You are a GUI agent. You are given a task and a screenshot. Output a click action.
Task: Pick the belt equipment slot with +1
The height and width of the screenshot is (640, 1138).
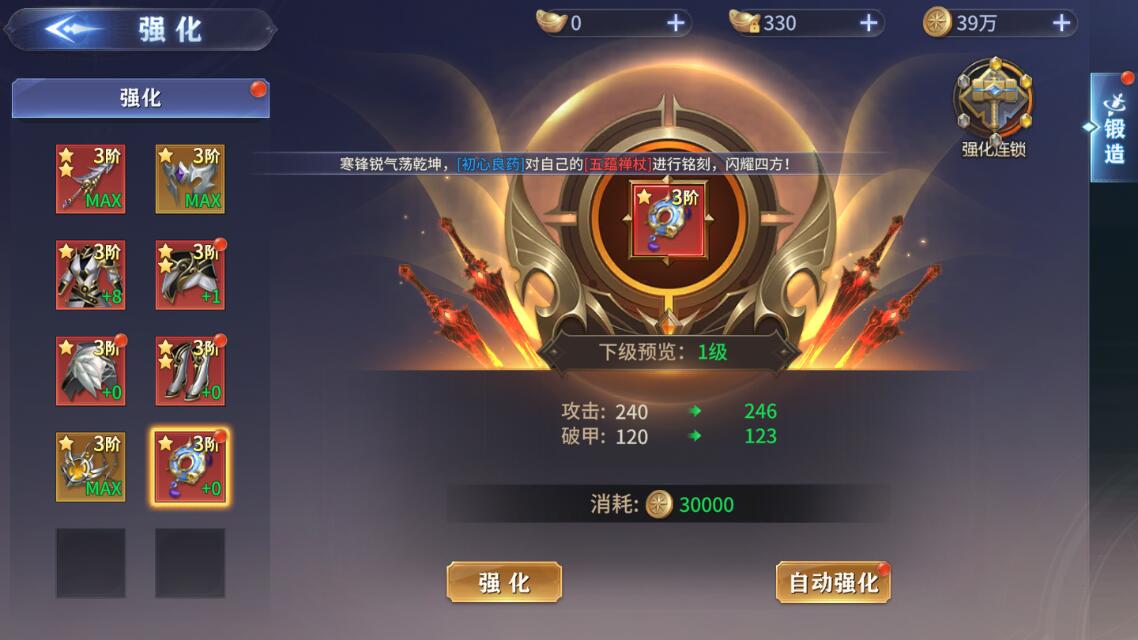[x=190, y=275]
